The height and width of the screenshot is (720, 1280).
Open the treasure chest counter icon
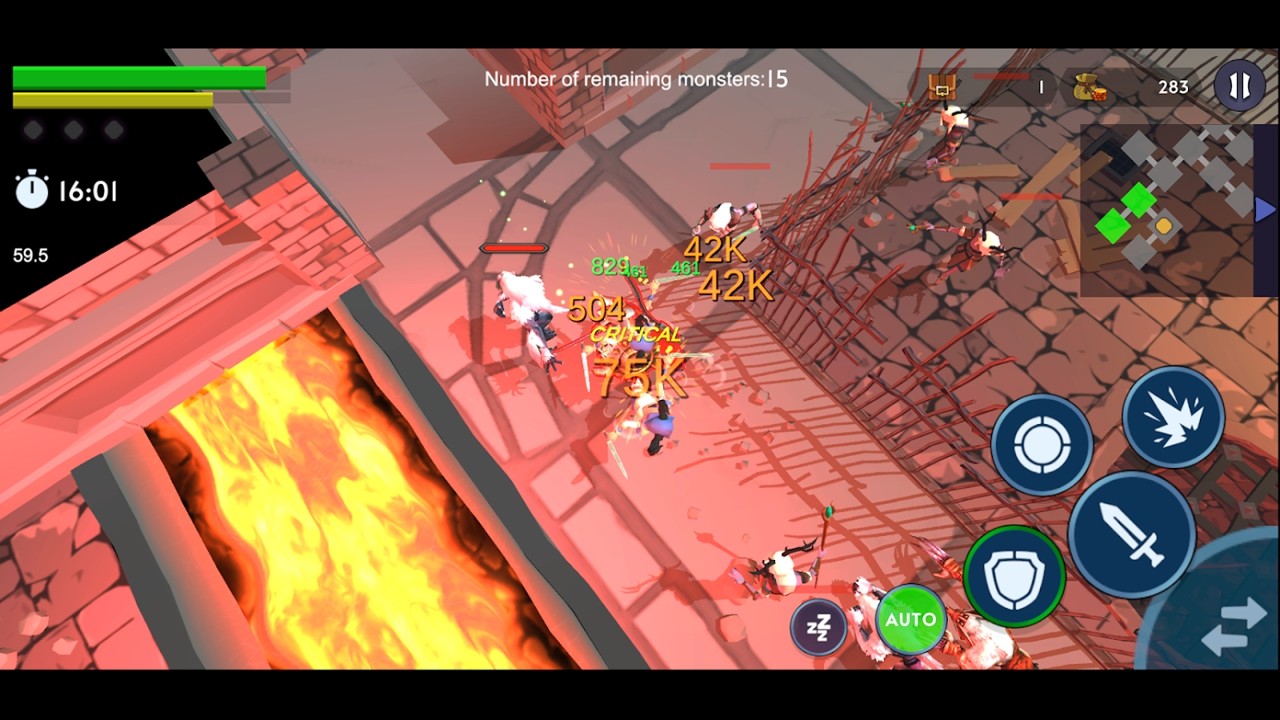point(941,87)
